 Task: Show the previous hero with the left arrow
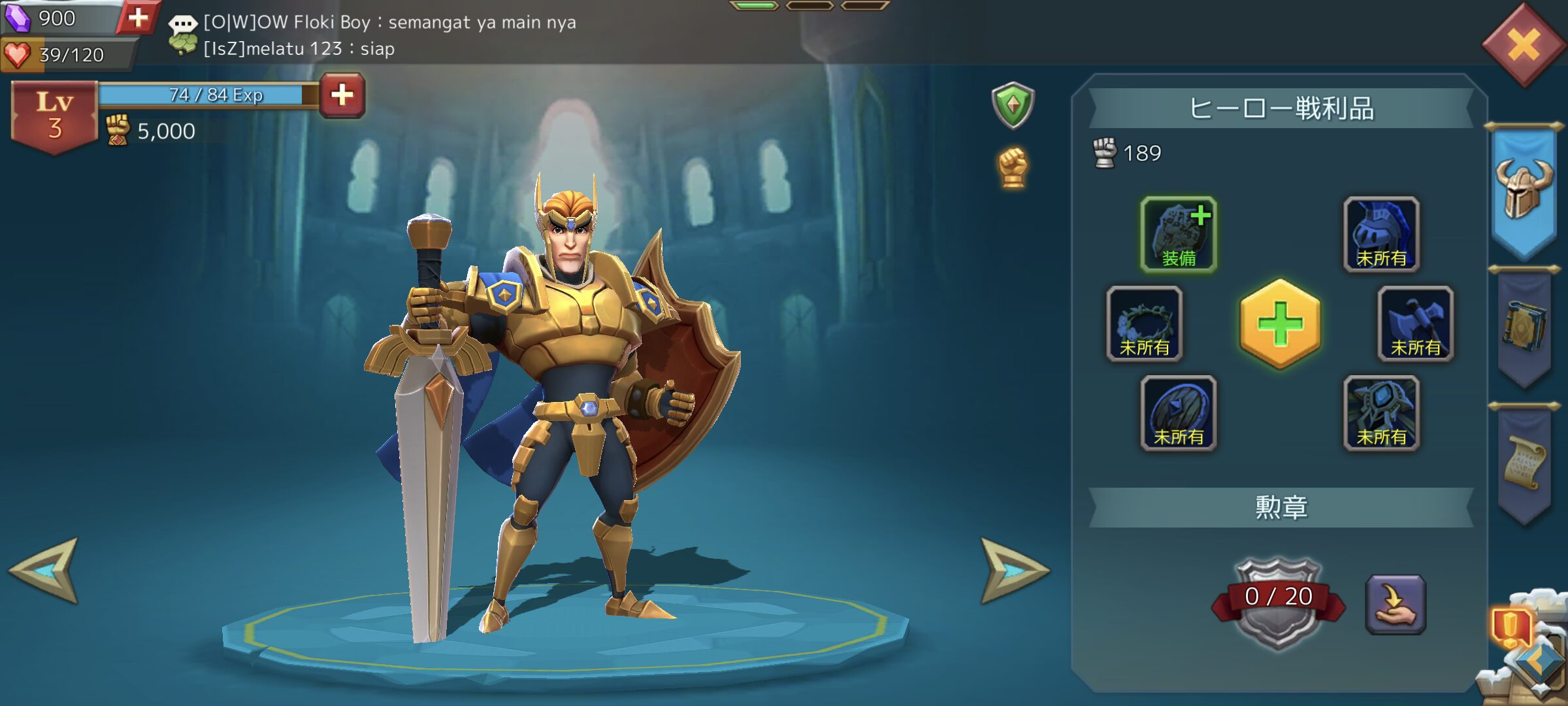44,570
